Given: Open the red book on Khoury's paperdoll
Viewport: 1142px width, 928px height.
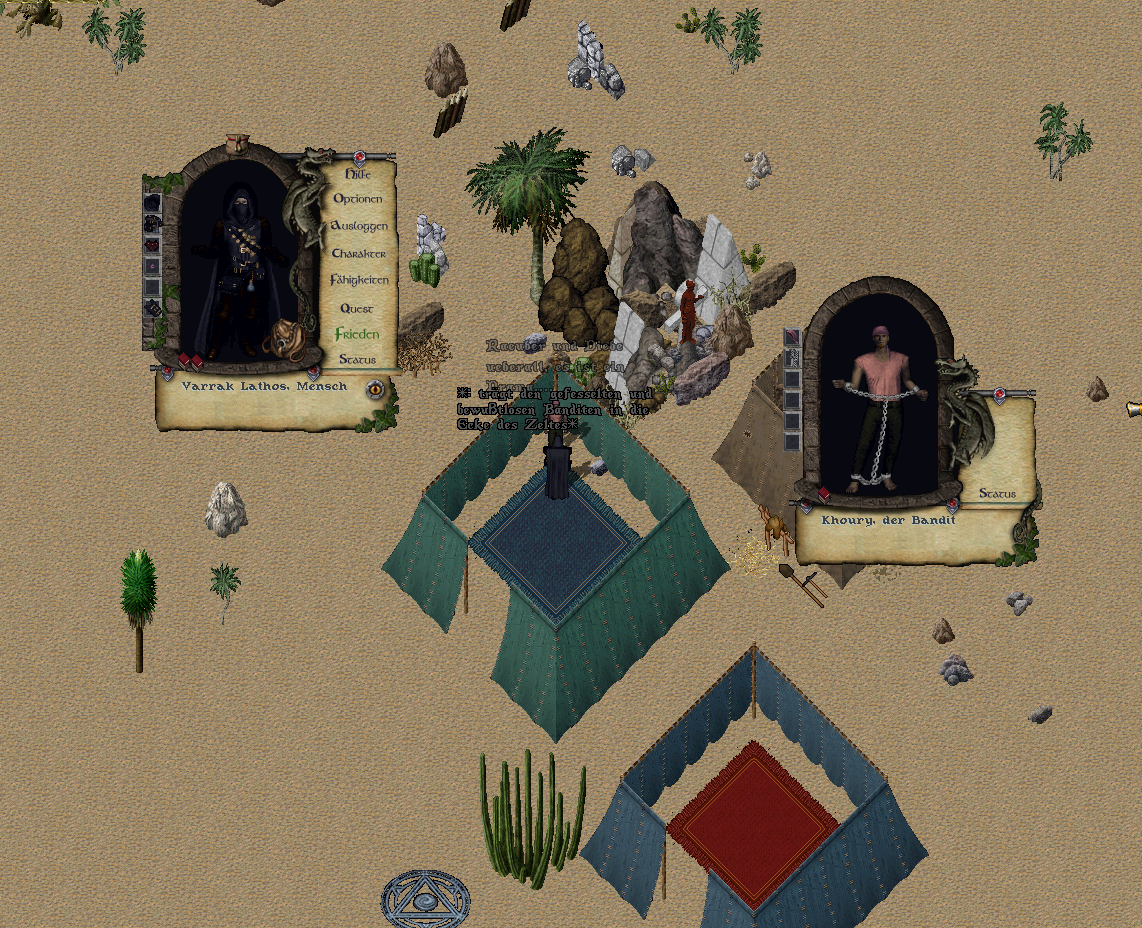Looking at the screenshot, I should tap(824, 494).
